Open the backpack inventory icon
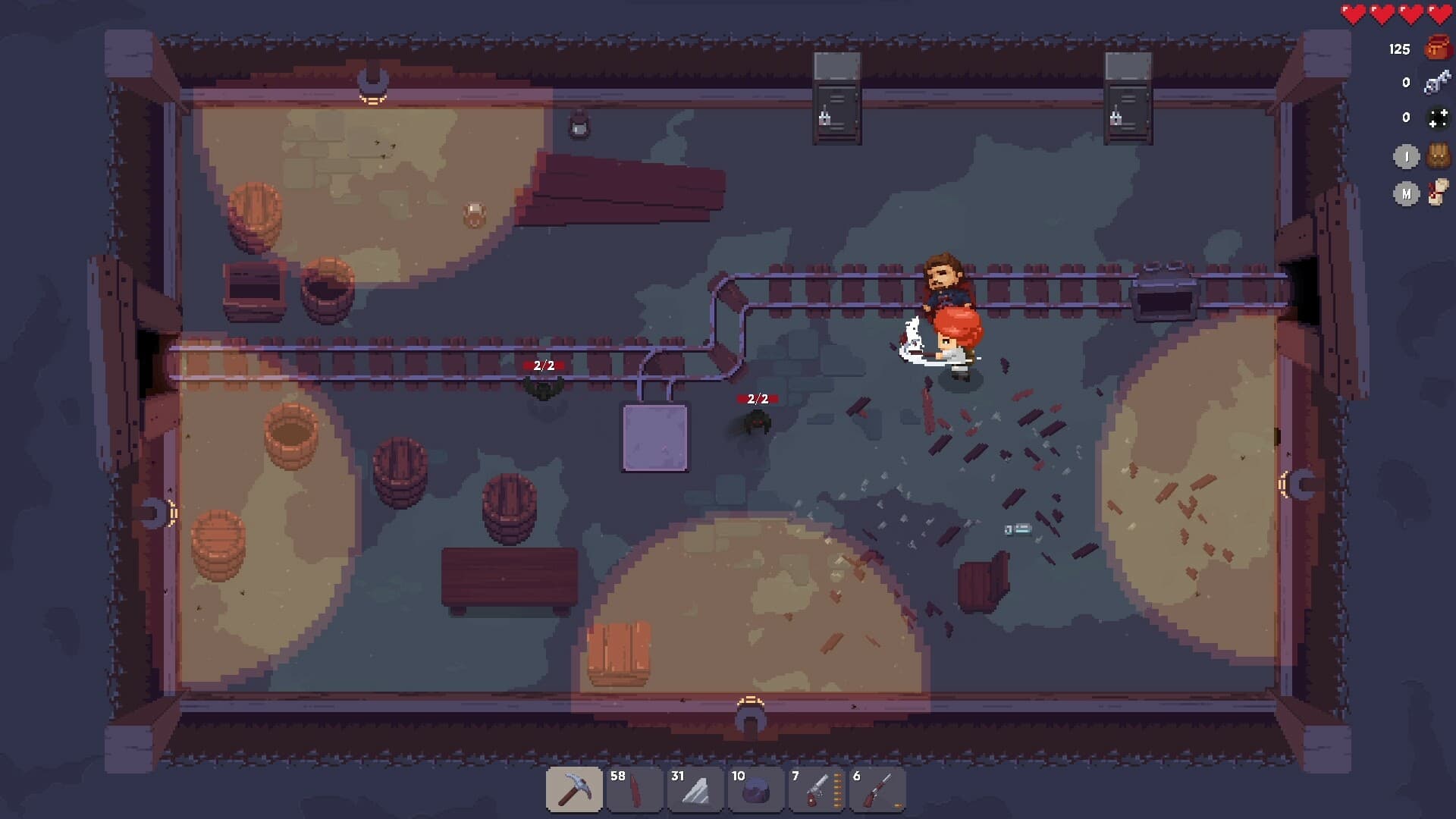Screen dimensions: 1456x819 coord(1438,156)
